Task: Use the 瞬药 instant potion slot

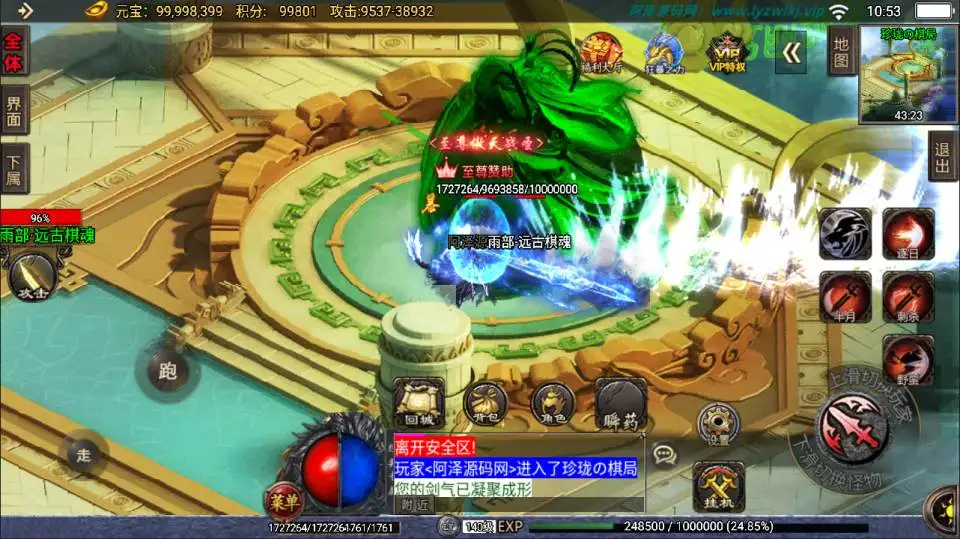Action: (x=621, y=401)
